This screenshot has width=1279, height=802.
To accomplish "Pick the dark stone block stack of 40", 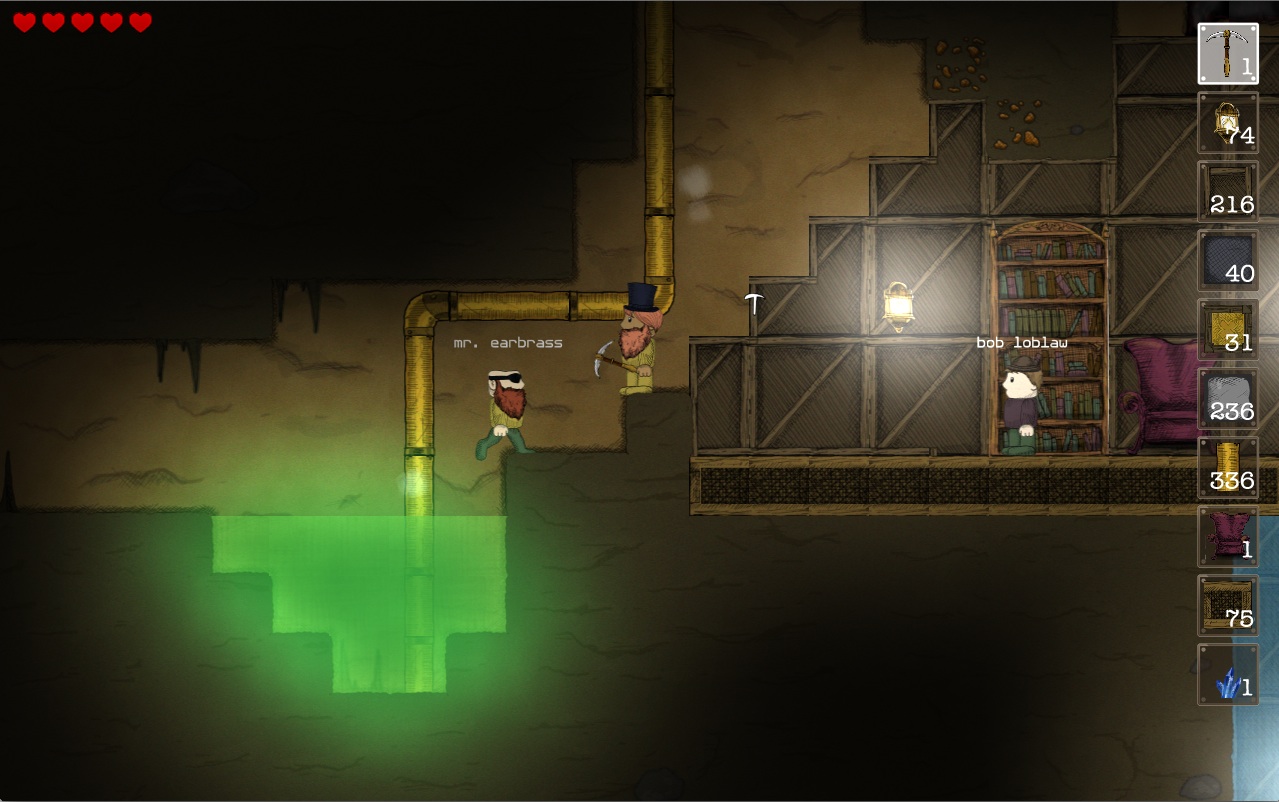I will [1228, 260].
